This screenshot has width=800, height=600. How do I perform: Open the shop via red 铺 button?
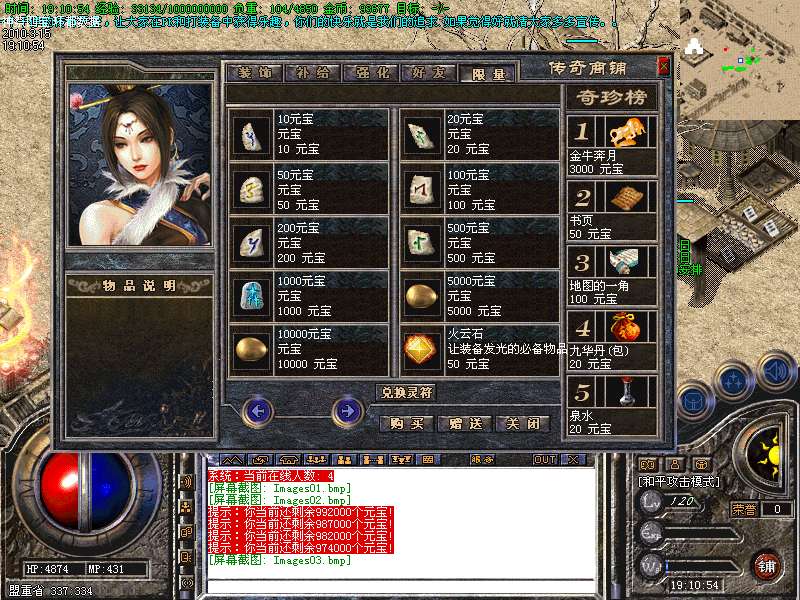(x=766, y=566)
